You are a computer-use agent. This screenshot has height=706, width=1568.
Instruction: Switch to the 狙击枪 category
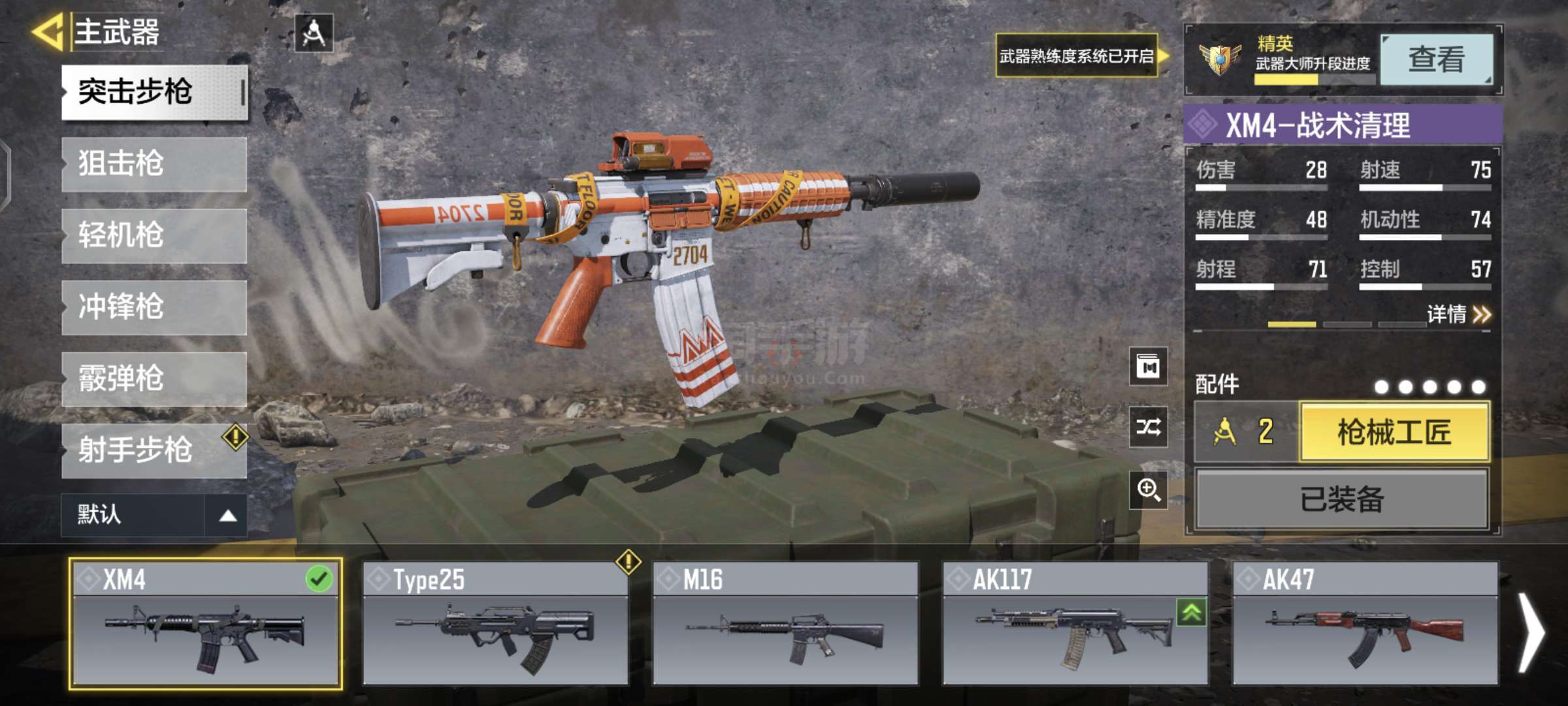coord(154,163)
